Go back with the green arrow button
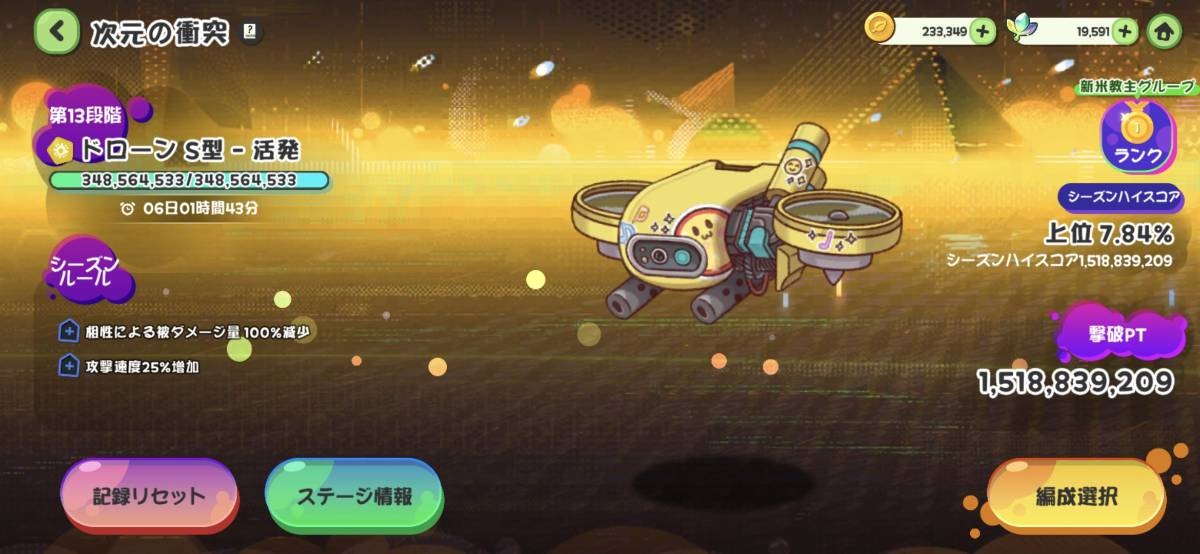 click(57, 31)
